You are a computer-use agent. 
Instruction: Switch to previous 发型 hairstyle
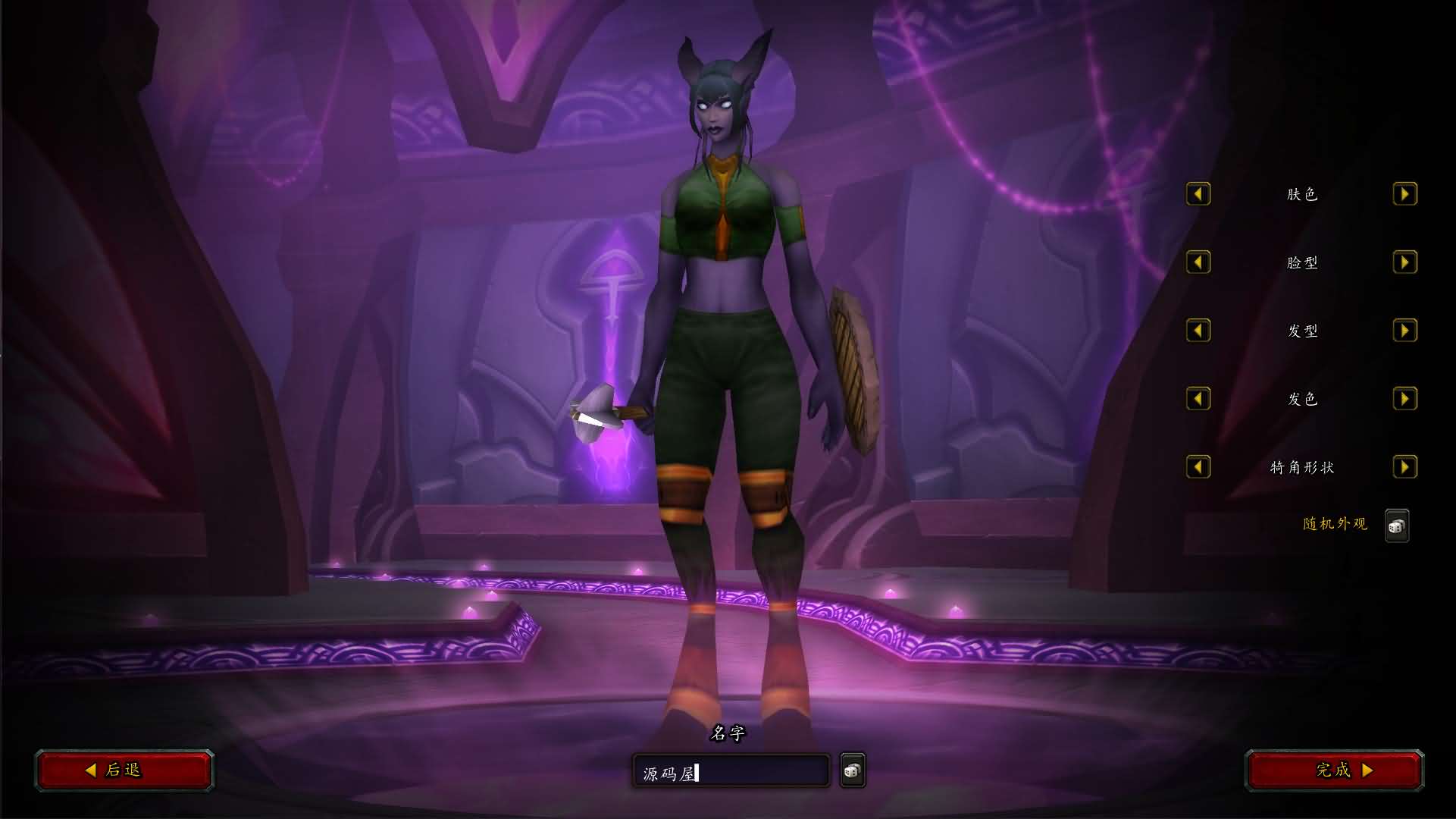pyautogui.click(x=1198, y=331)
